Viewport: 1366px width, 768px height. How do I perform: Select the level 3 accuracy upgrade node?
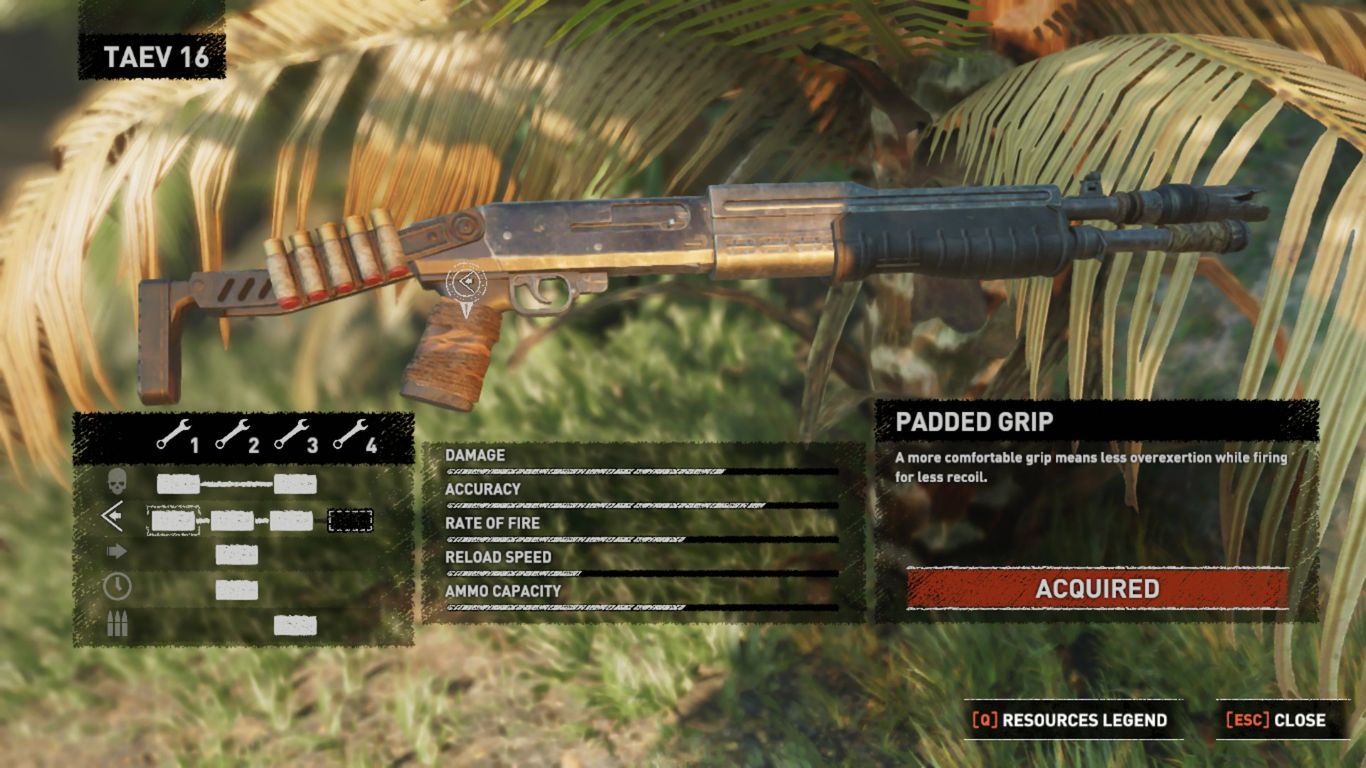pos(291,520)
